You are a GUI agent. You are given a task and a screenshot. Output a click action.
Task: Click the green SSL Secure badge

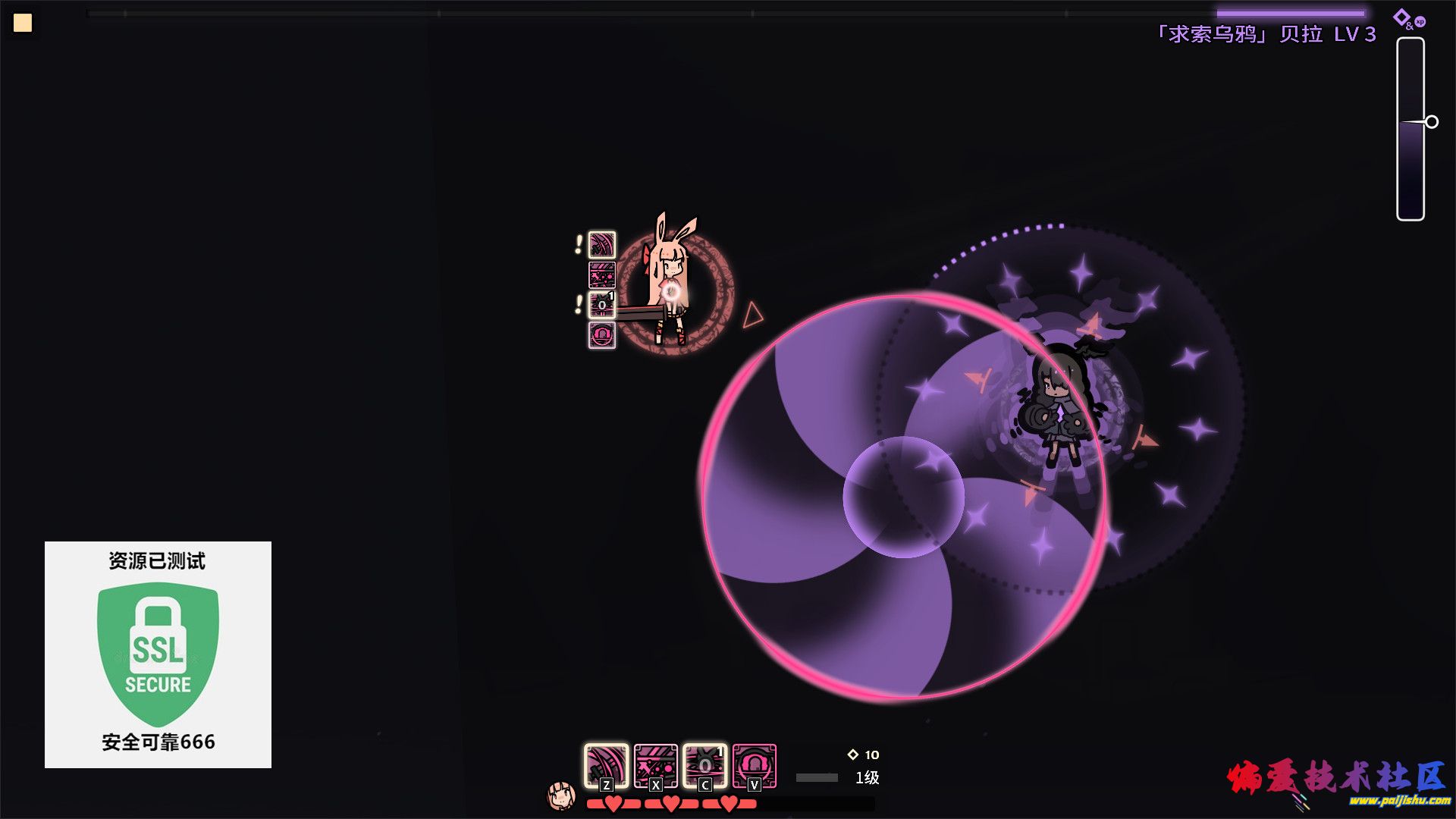[x=158, y=654]
